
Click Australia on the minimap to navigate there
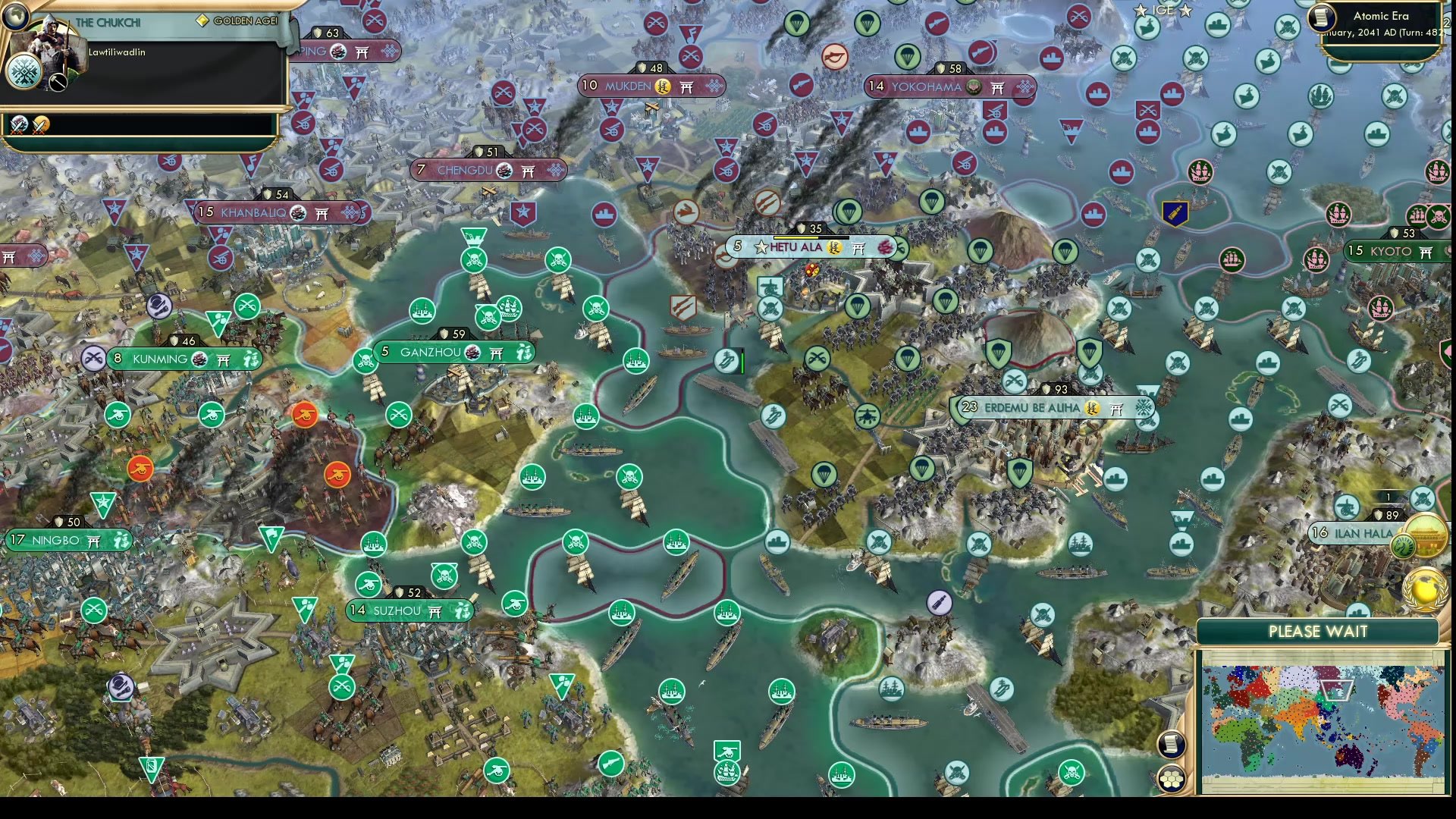point(1350,758)
